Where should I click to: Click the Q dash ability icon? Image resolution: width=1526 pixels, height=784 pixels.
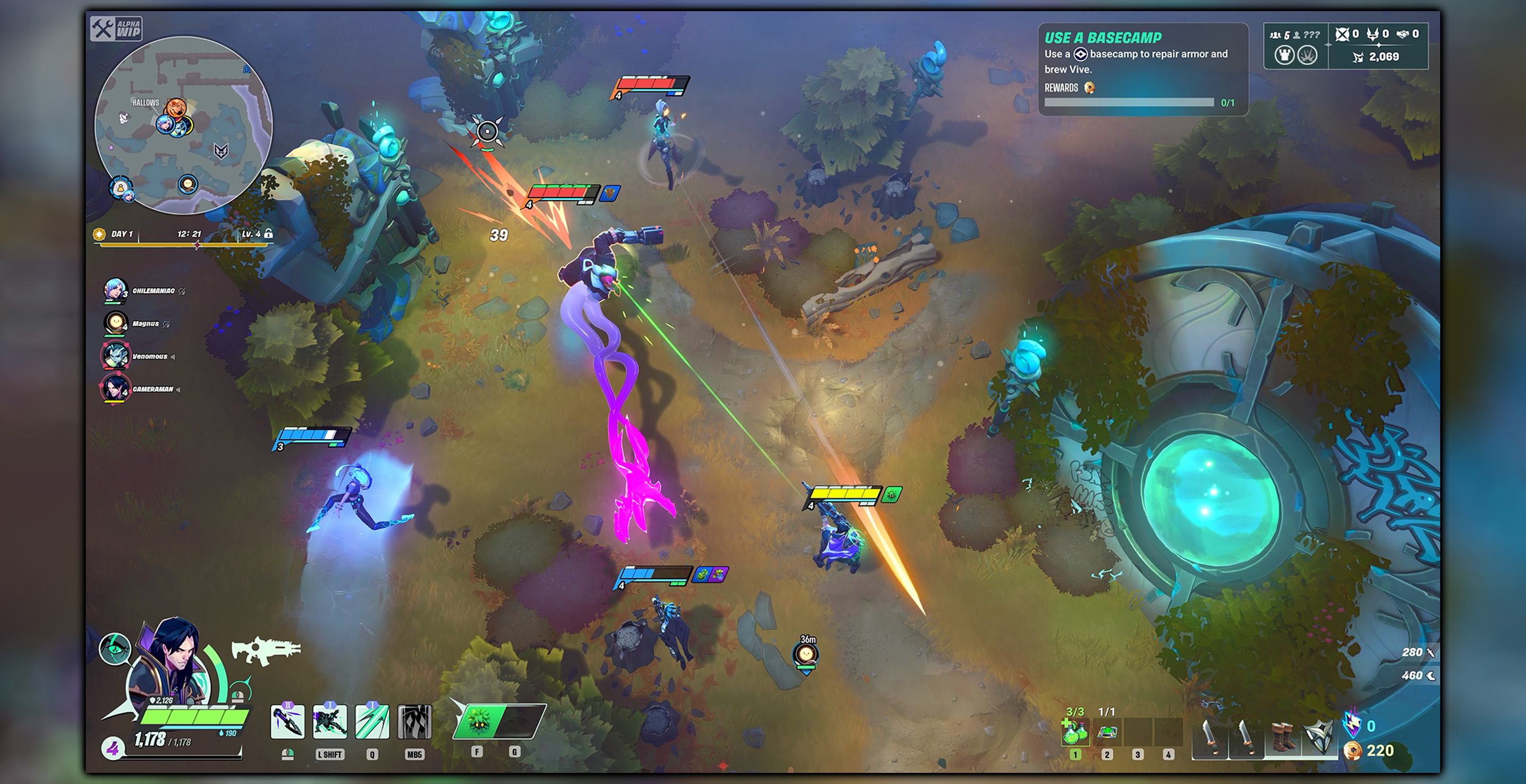tap(372, 723)
